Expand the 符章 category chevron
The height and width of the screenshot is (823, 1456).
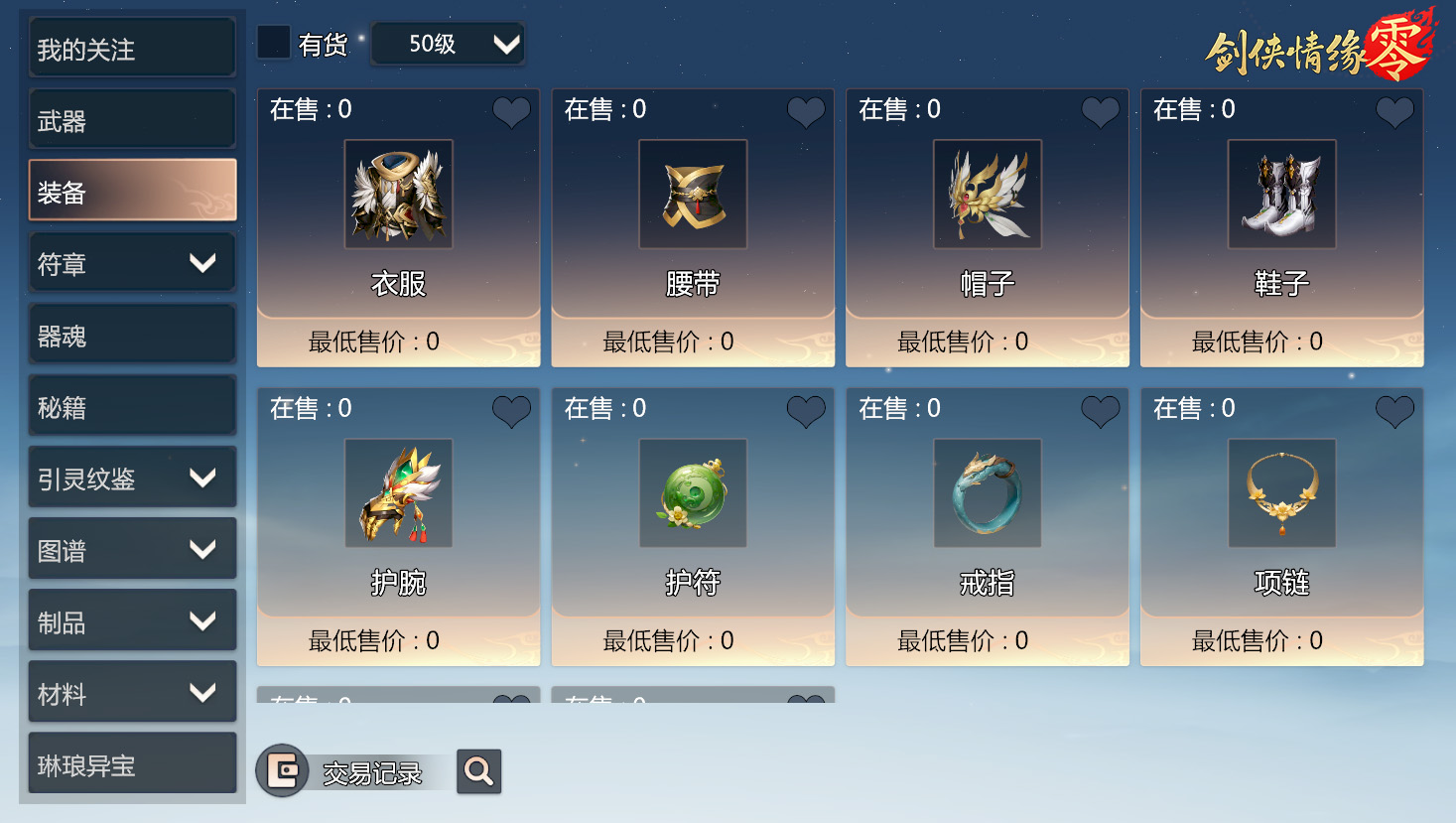click(204, 262)
